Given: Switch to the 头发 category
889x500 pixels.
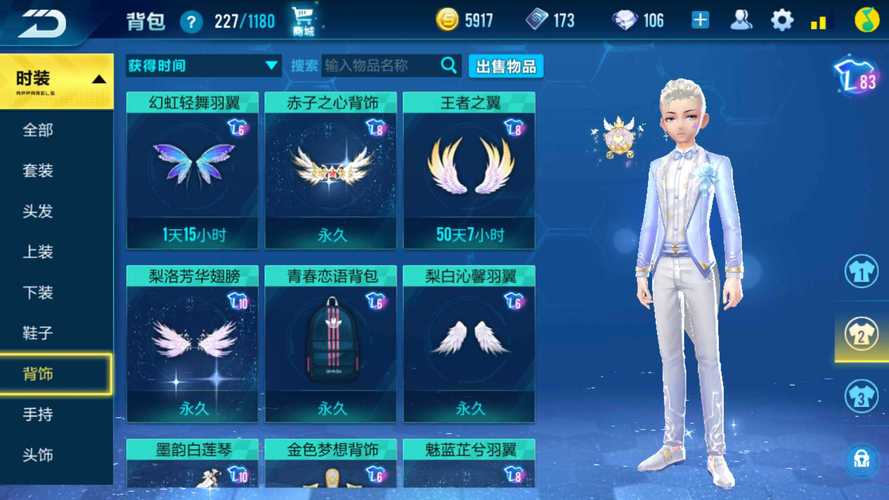Looking at the screenshot, I should pyautogui.click(x=38, y=211).
